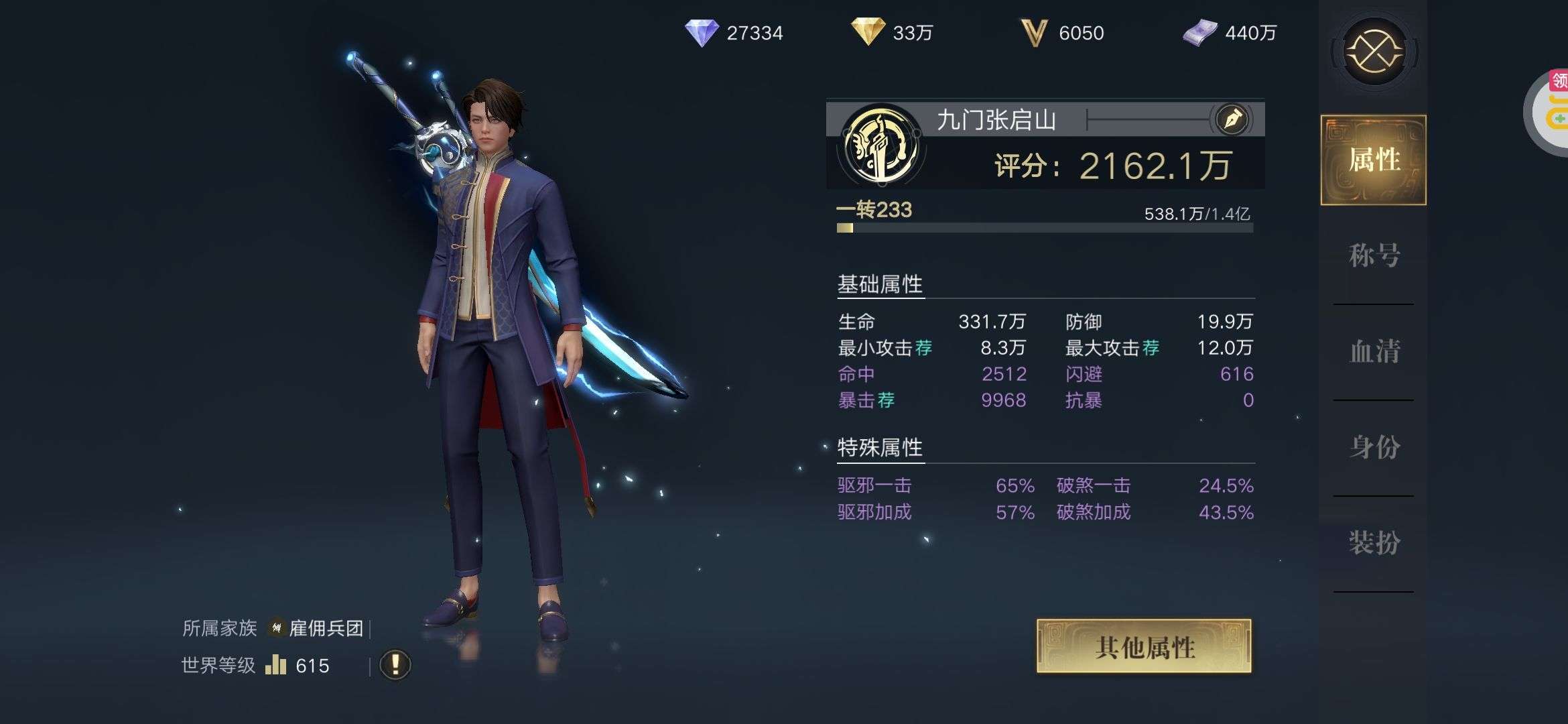The width and height of the screenshot is (1568, 724).
Task: Switch to the 称号 tab
Action: (1374, 255)
